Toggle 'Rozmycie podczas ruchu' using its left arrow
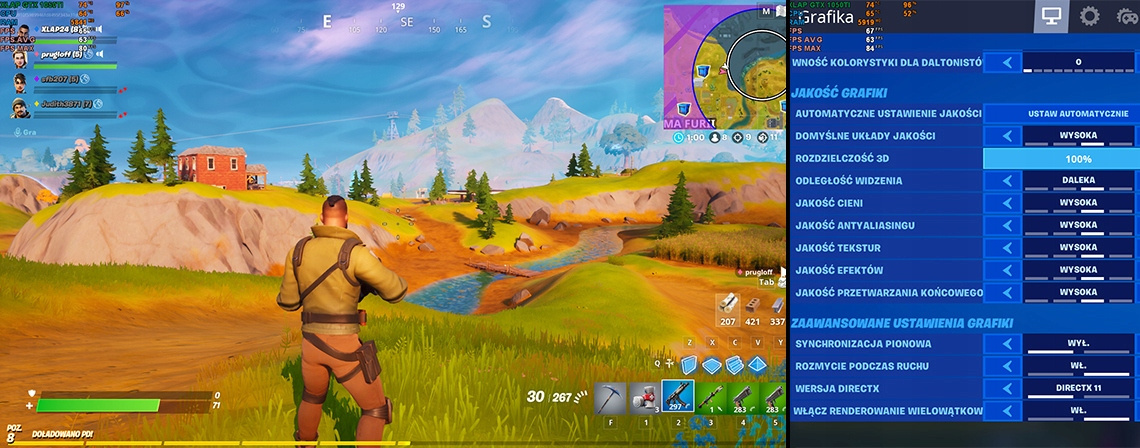 pyautogui.click(x=1004, y=366)
